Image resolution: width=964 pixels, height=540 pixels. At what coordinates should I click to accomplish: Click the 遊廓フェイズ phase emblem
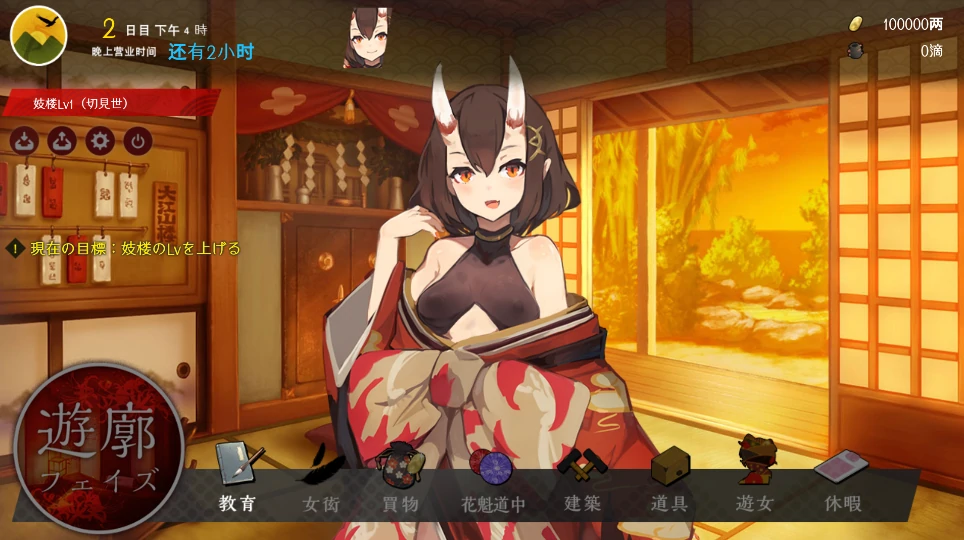pyautogui.click(x=98, y=448)
